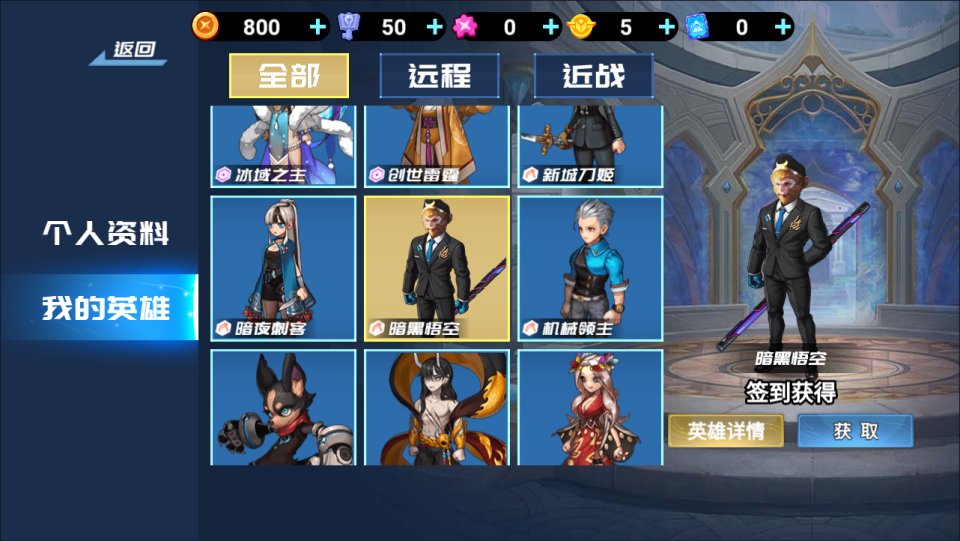Choose the horned dark-haired hero card
The width and height of the screenshot is (960, 541).
pos(437,407)
